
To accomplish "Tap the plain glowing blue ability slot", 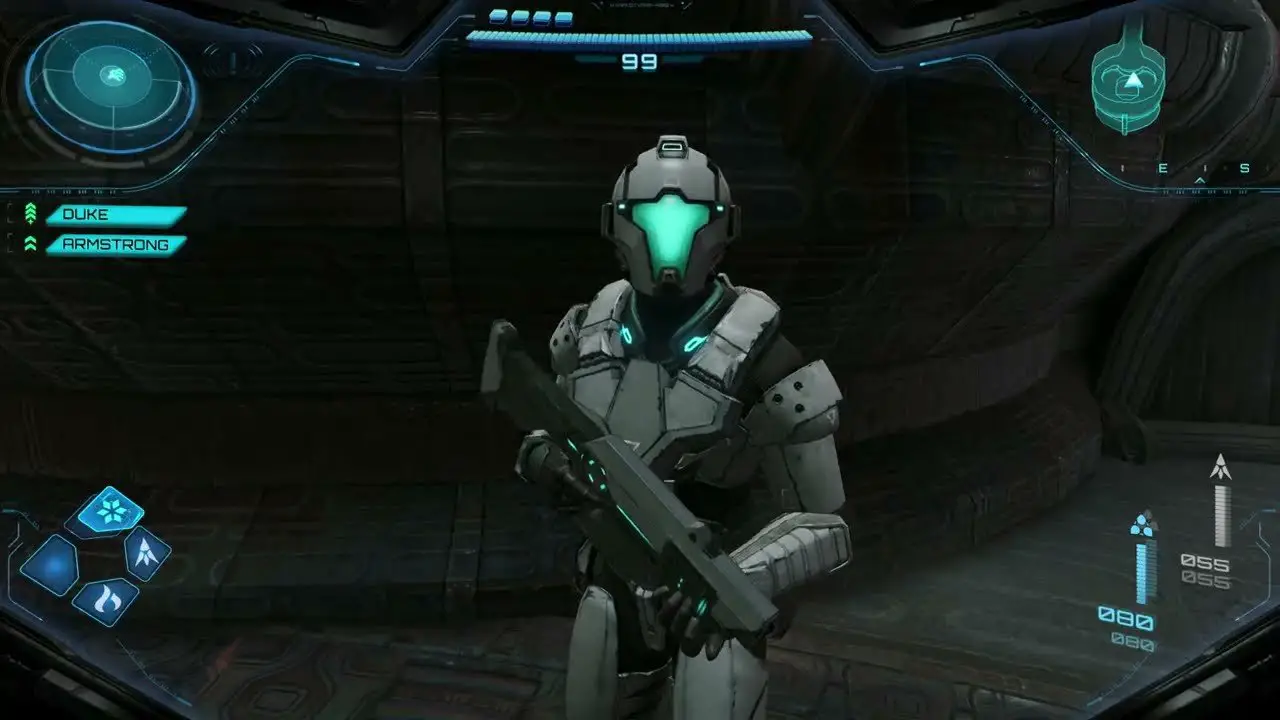I will (50, 566).
